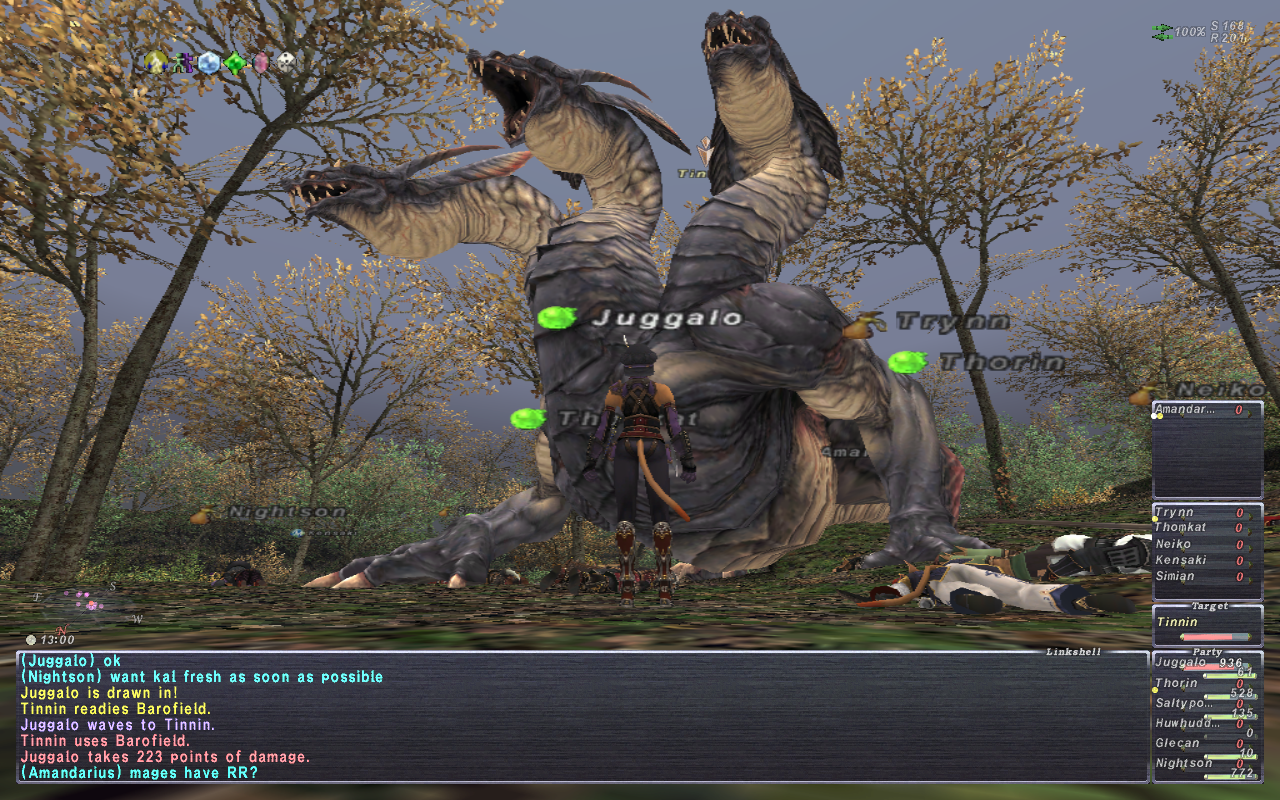This screenshot has width=1280, height=800.
Task: Click the pale blue crystal status icon
Action: click(208, 63)
